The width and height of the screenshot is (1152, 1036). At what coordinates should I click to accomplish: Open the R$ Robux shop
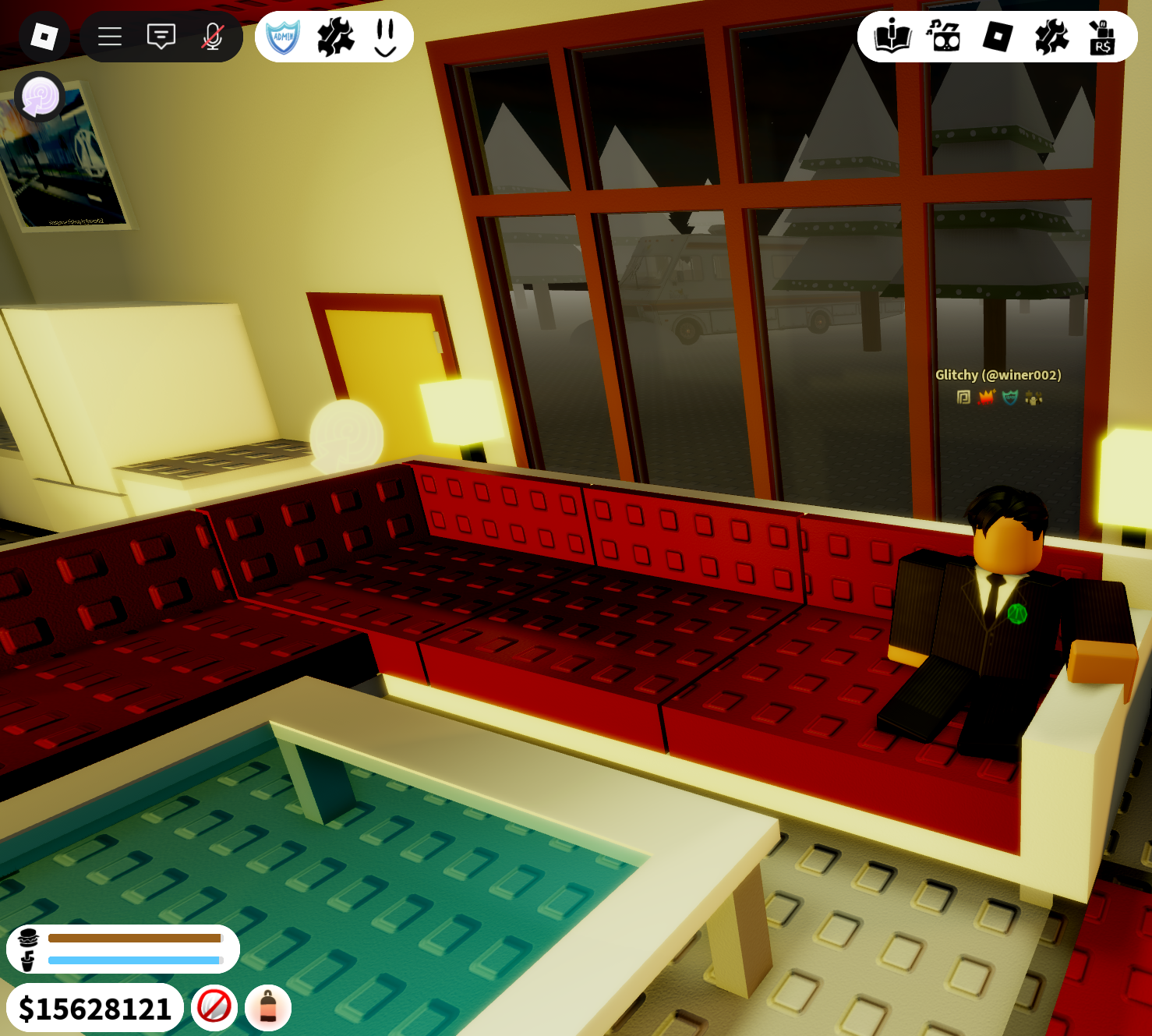[1102, 37]
